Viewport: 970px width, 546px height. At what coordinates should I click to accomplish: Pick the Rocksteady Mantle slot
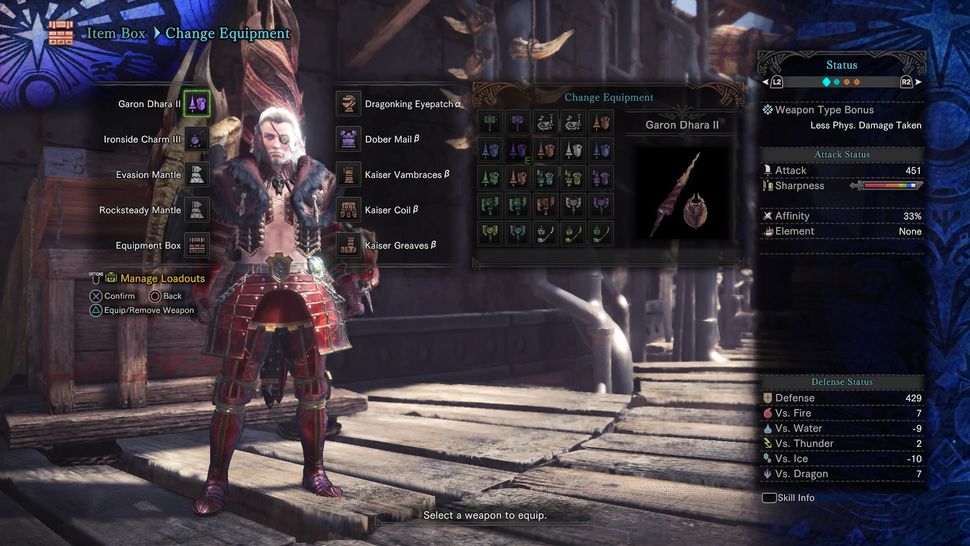(197, 210)
